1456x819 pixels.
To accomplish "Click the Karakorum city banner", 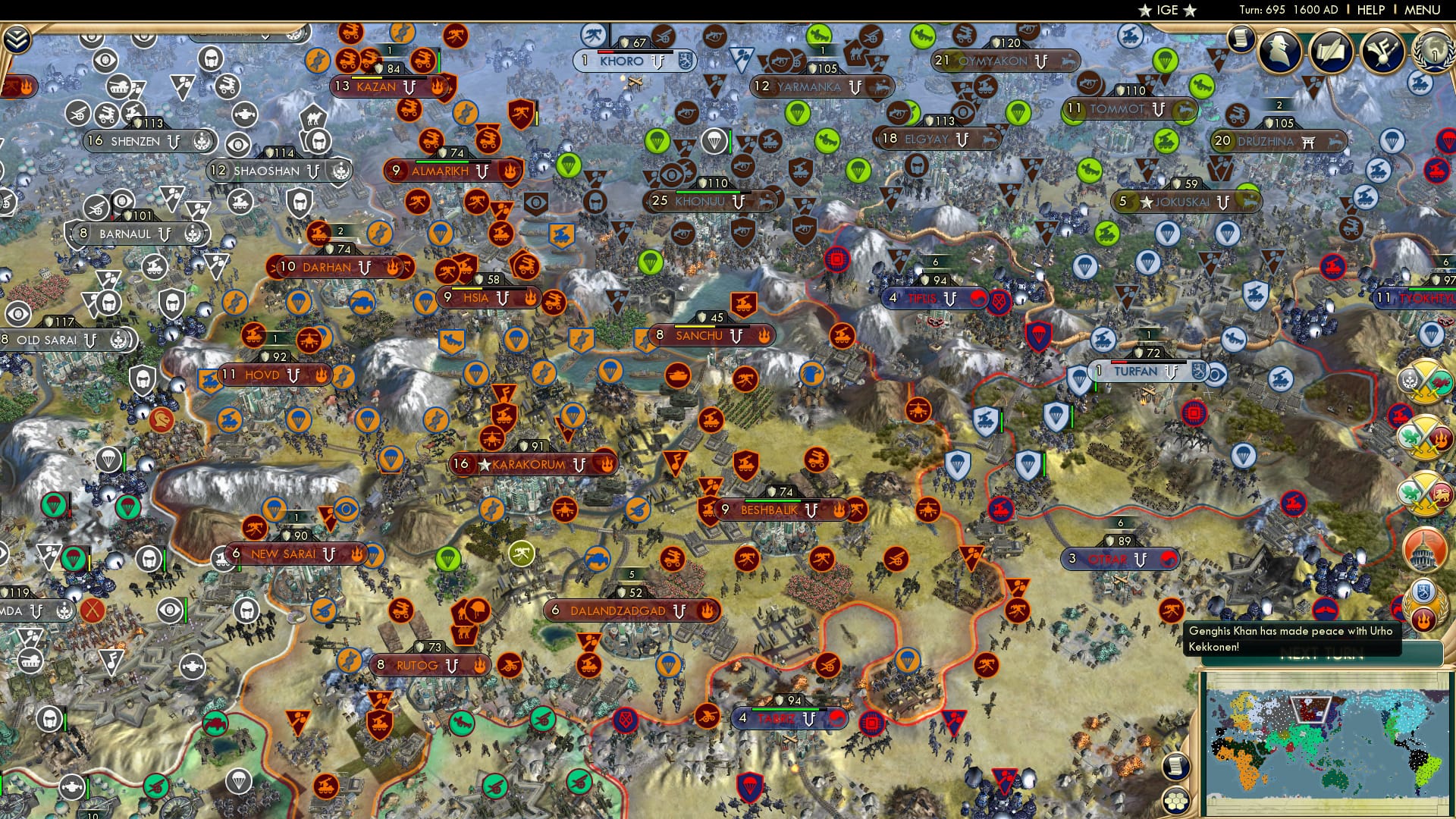I will point(523,463).
